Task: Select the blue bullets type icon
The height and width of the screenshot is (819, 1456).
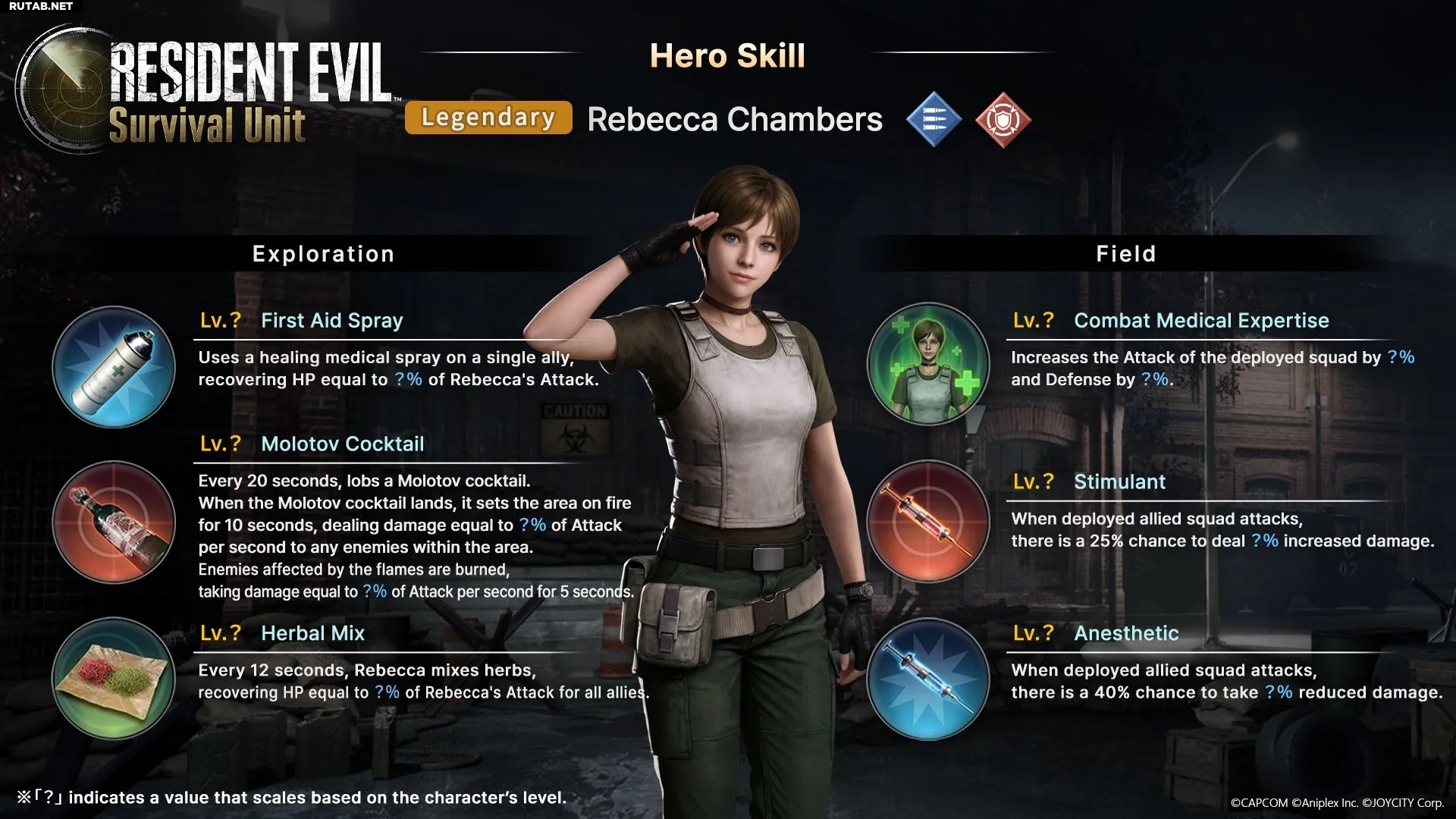Action: [934, 119]
